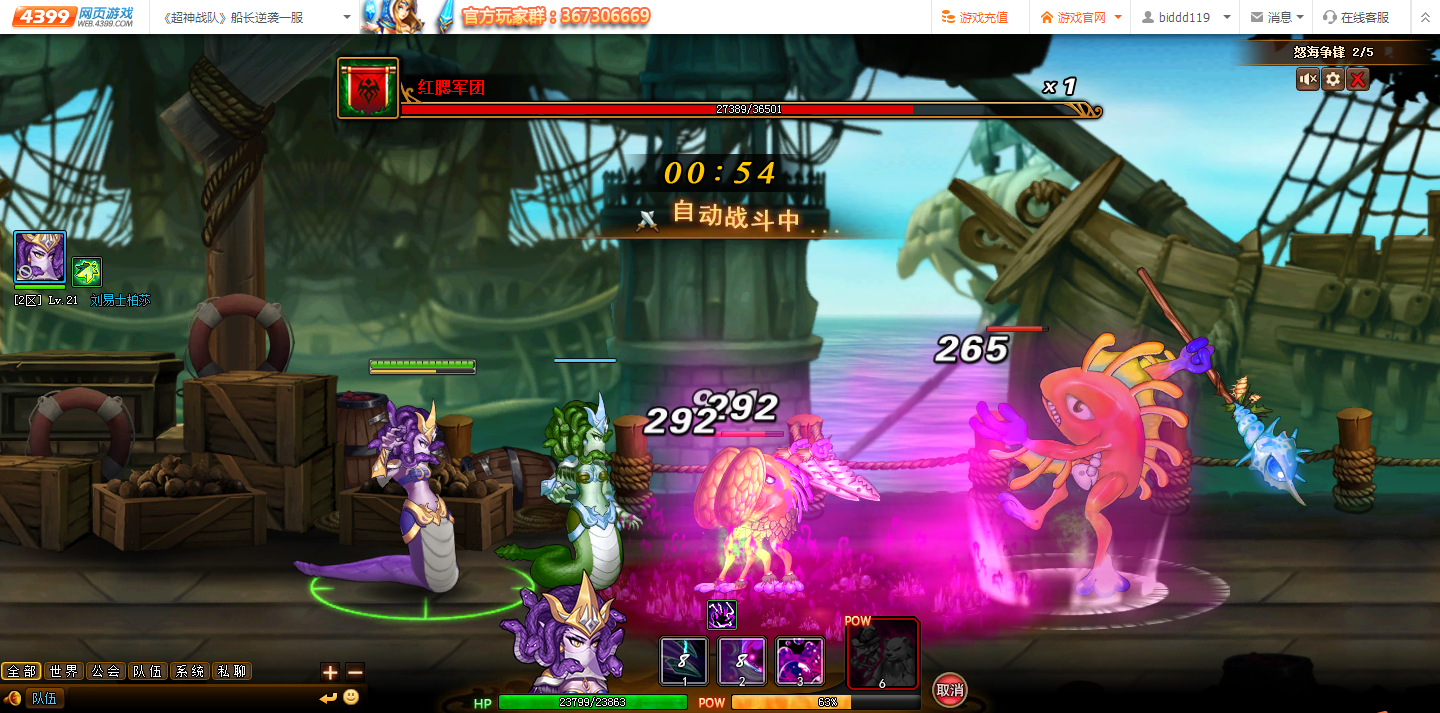Cast skill 3, the purple bubbles
Screen dimensions: 1440x713
pyautogui.click(x=800, y=662)
